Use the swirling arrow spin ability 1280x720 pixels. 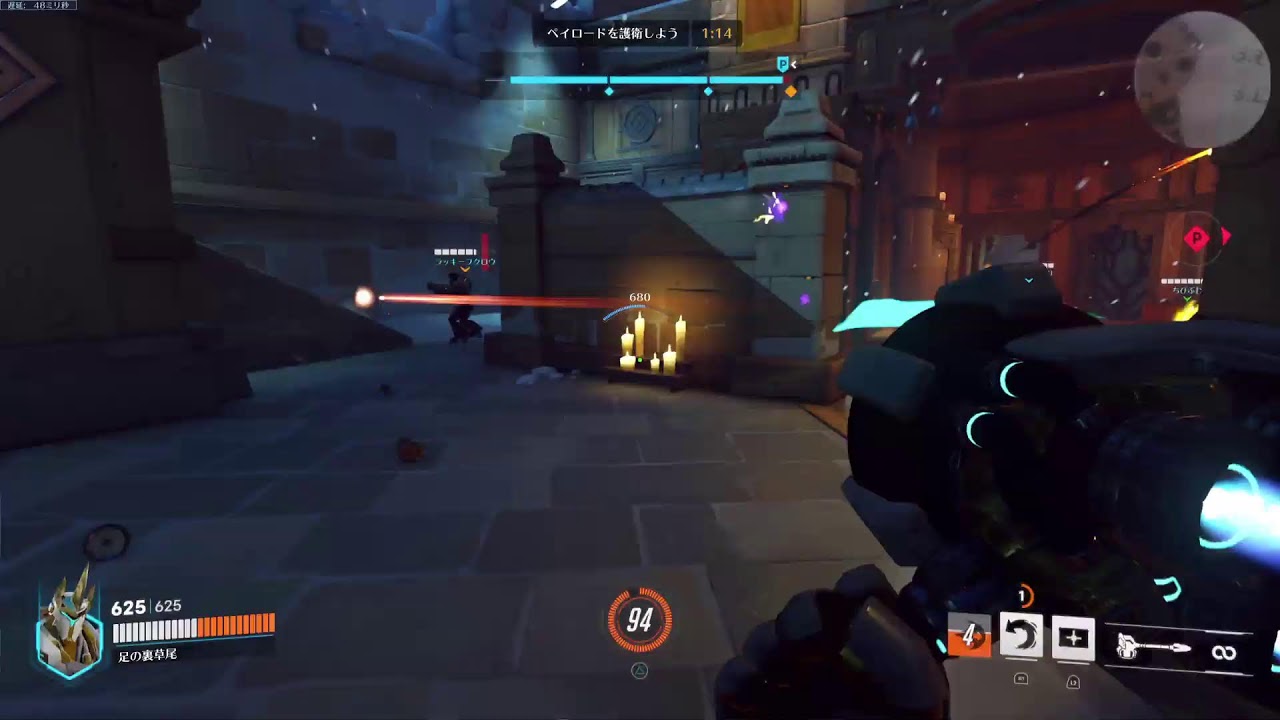(x=1021, y=637)
